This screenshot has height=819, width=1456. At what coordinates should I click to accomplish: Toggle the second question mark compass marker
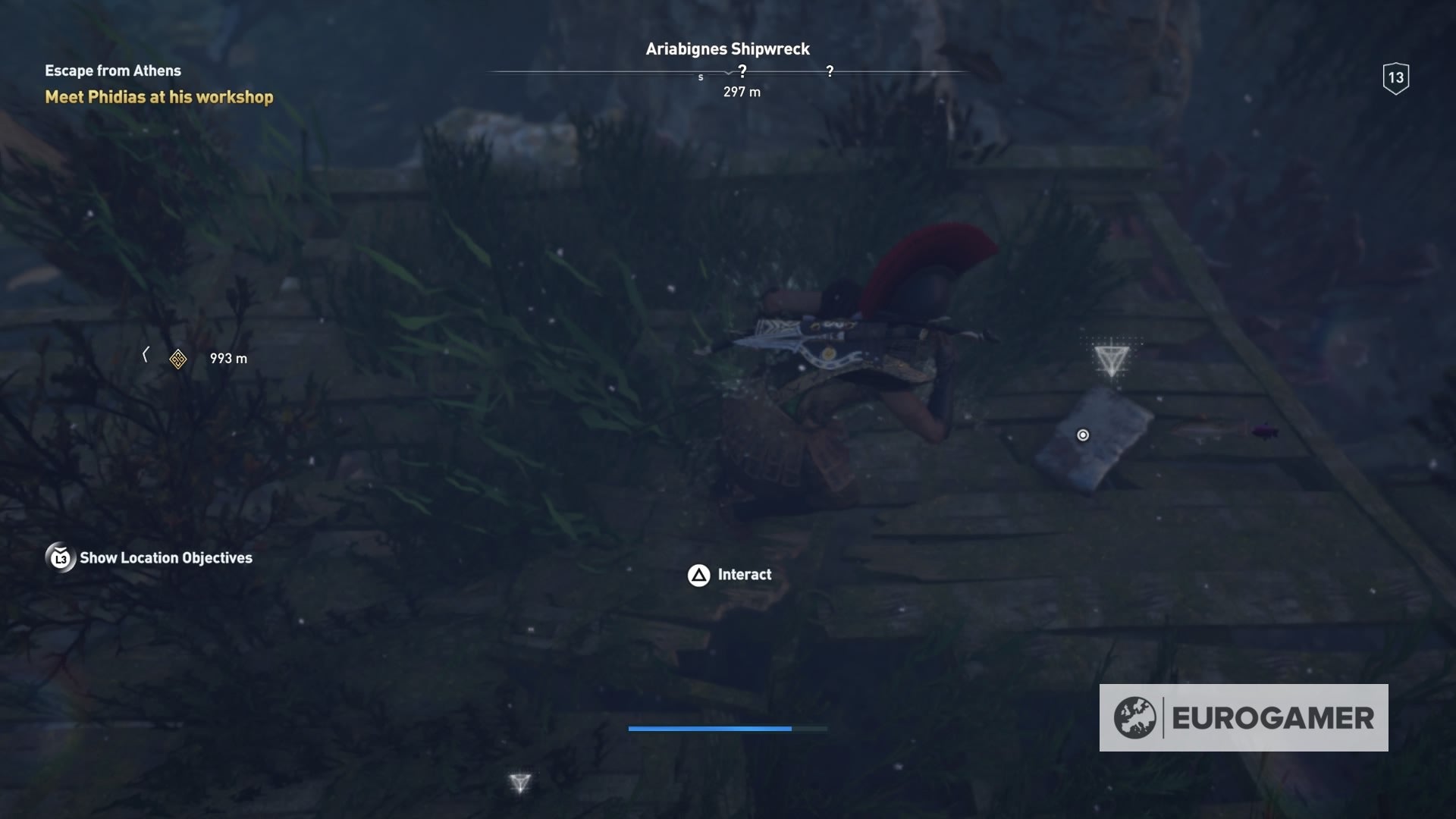(x=830, y=71)
